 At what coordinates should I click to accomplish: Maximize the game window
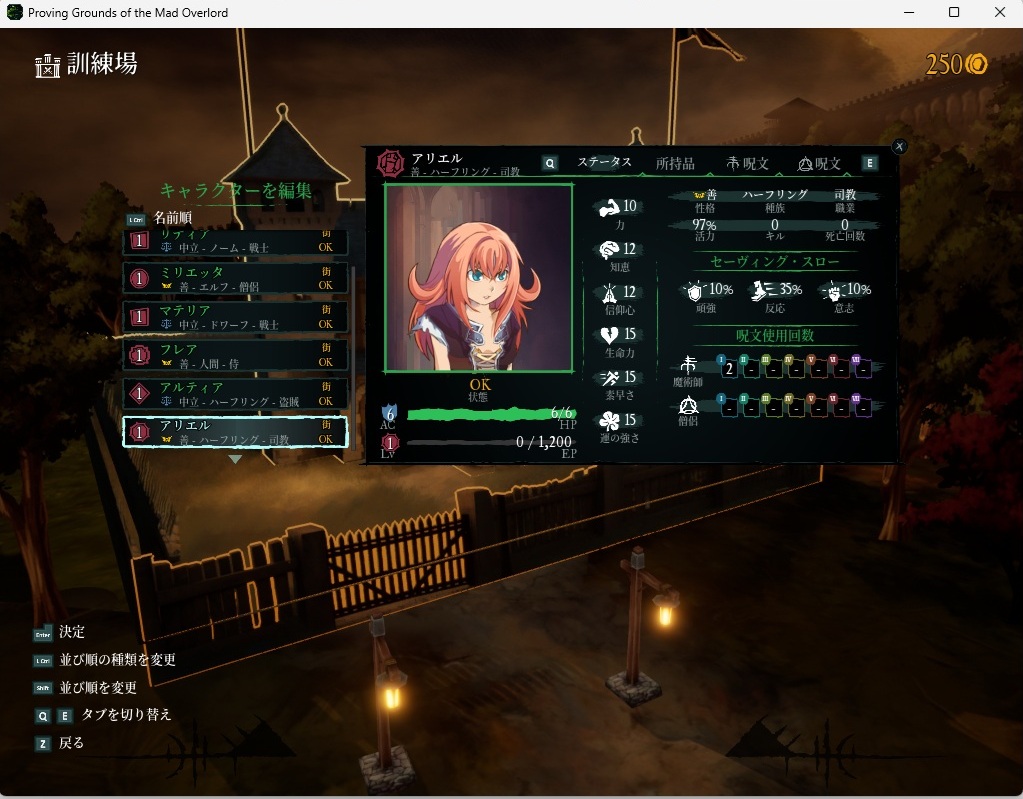954,12
